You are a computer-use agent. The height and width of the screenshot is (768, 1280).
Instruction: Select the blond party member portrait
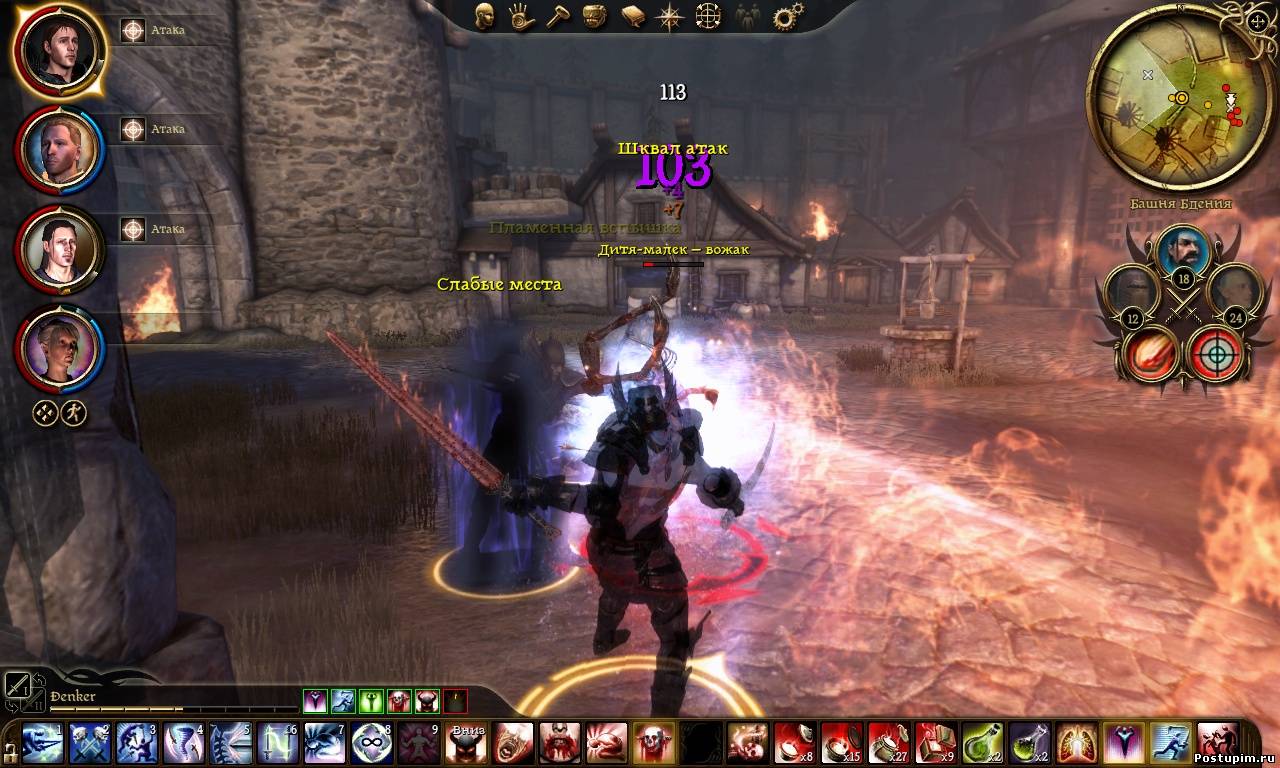(59, 150)
